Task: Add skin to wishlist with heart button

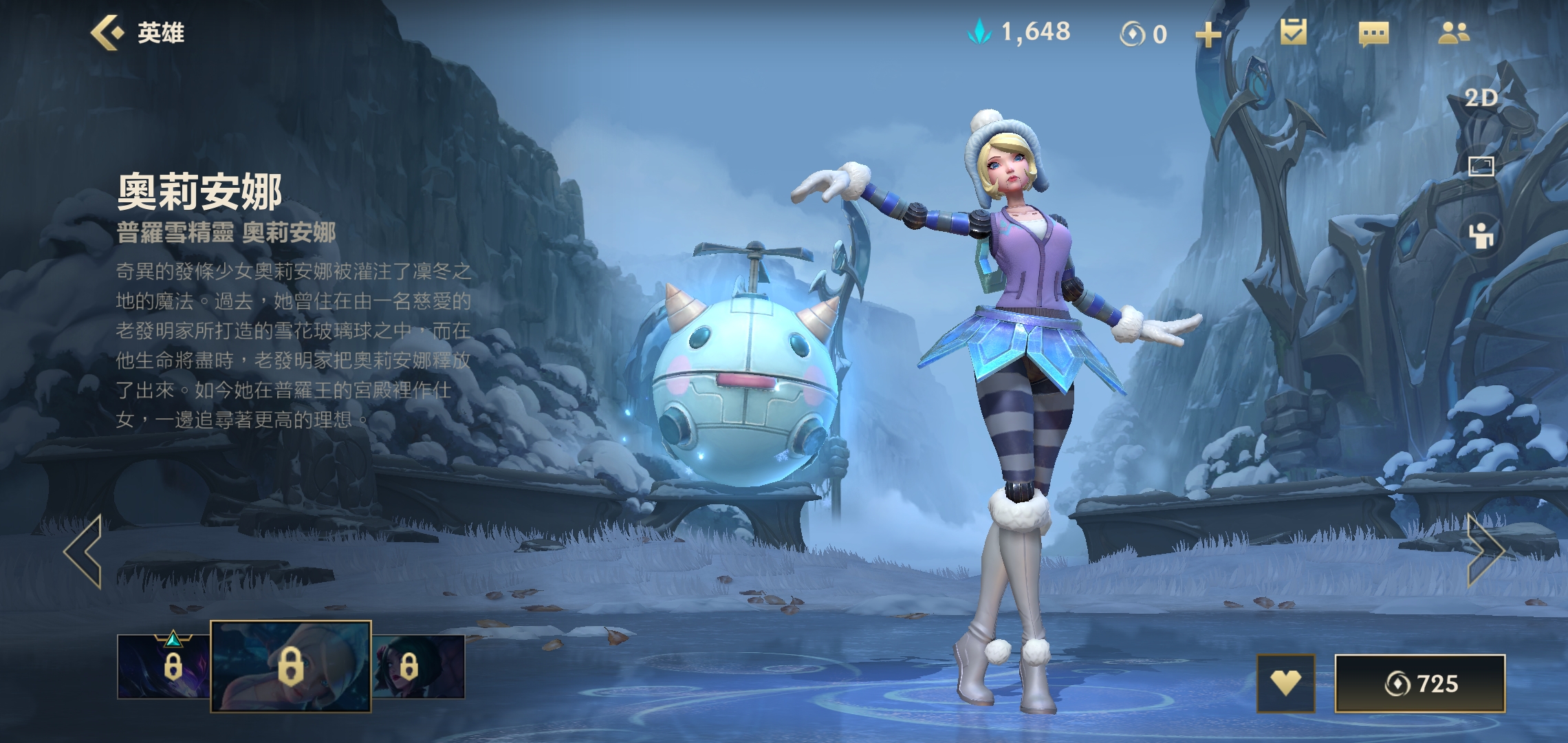Action: click(1285, 683)
